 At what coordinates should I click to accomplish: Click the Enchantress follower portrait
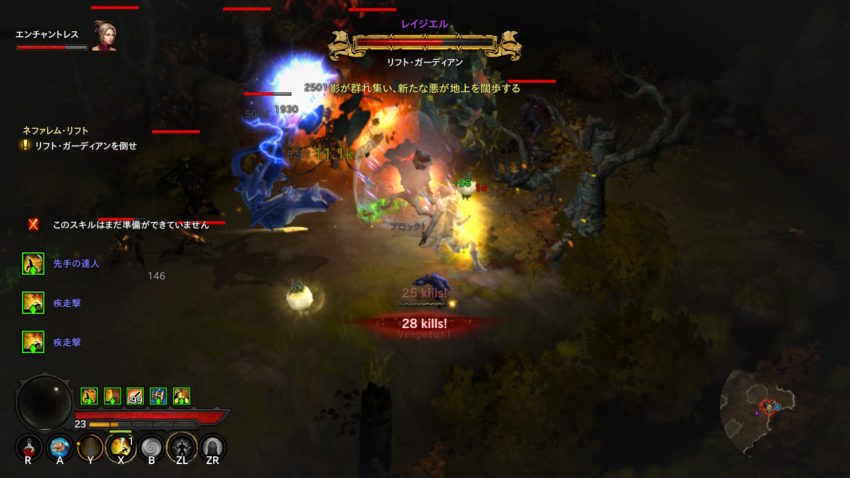click(104, 36)
